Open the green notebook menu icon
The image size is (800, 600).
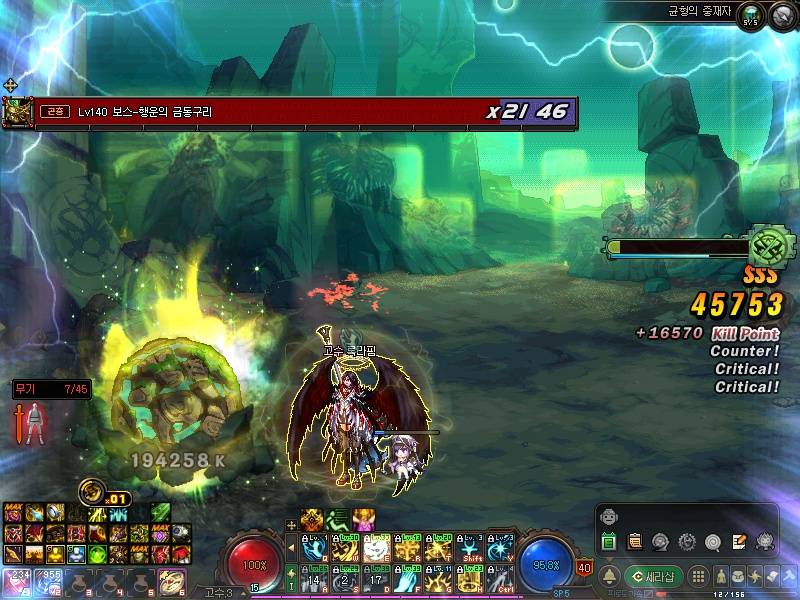608,541
